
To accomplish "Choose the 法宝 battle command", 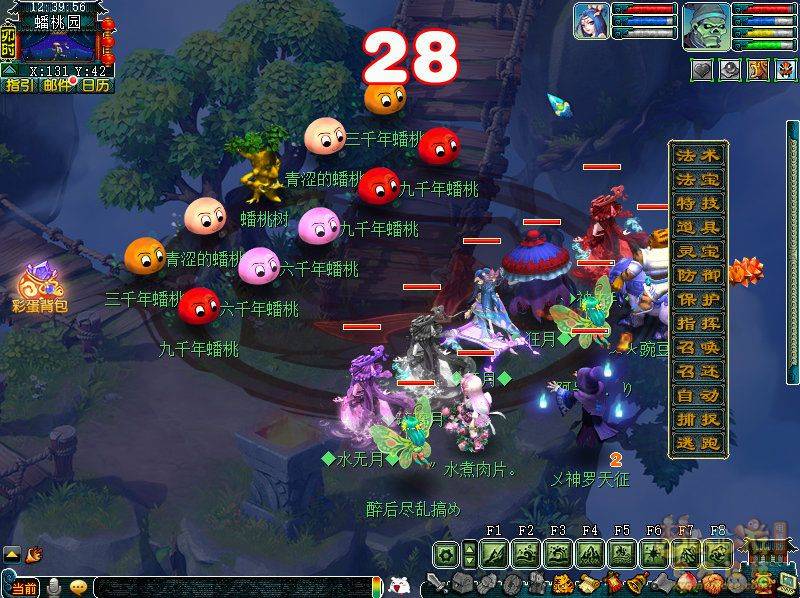I will tap(698, 180).
